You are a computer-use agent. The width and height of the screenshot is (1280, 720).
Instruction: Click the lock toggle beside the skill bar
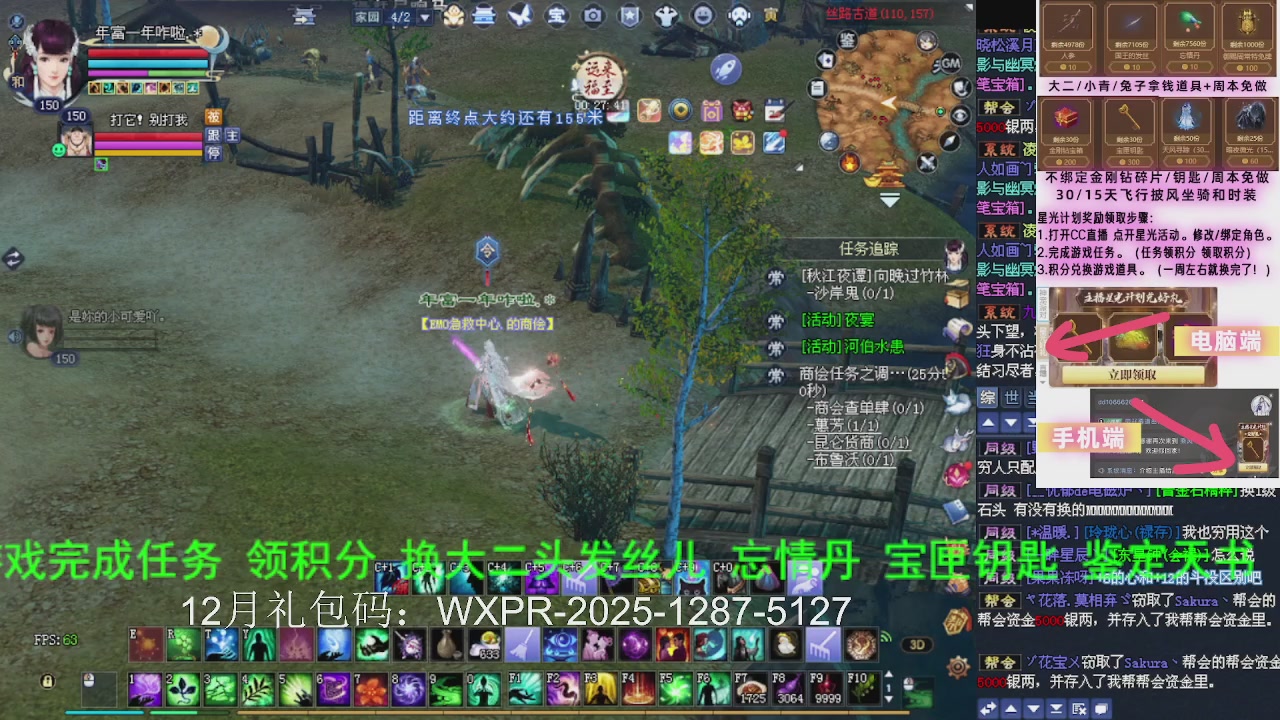(x=46, y=681)
